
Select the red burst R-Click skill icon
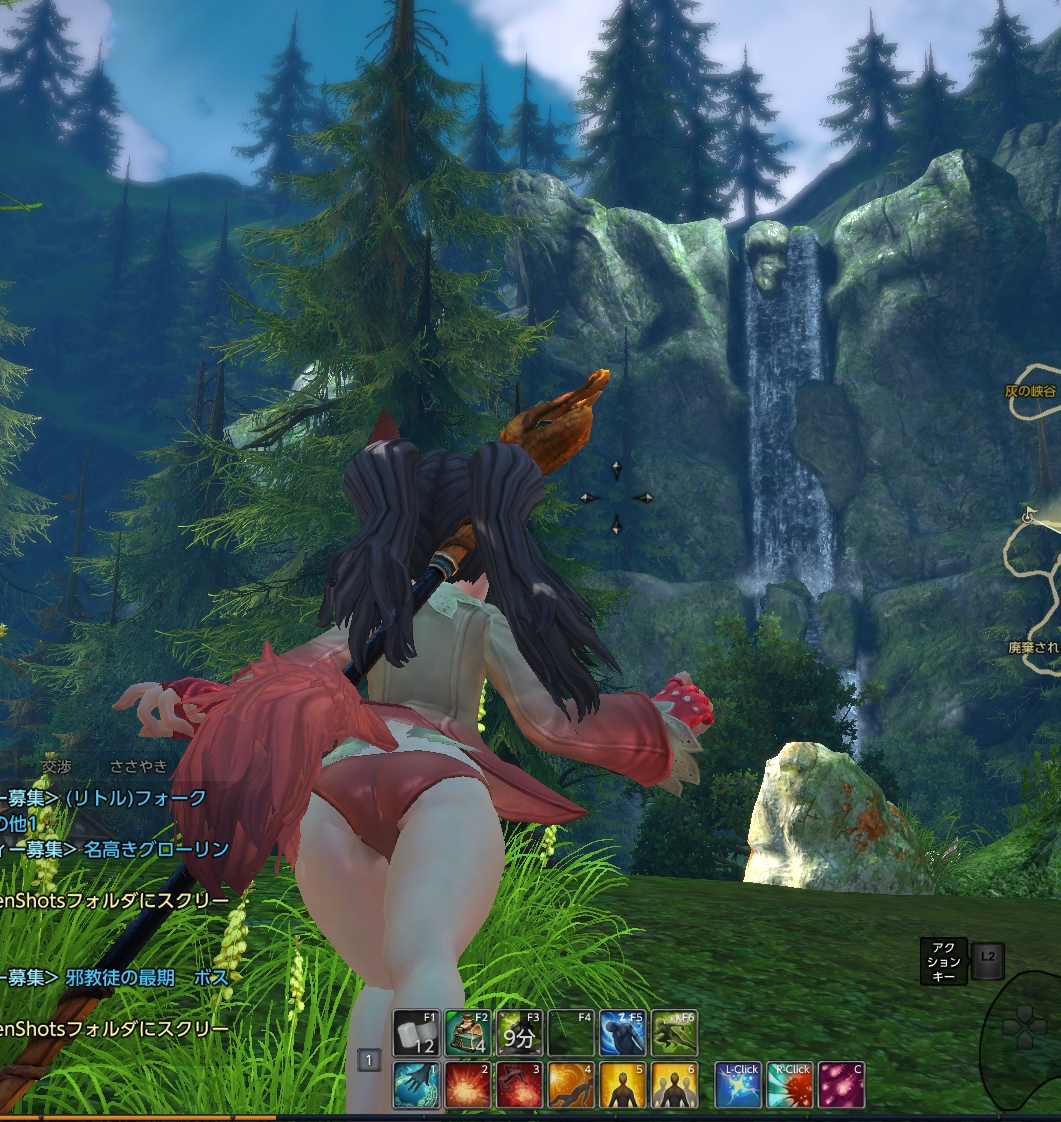(790, 1086)
